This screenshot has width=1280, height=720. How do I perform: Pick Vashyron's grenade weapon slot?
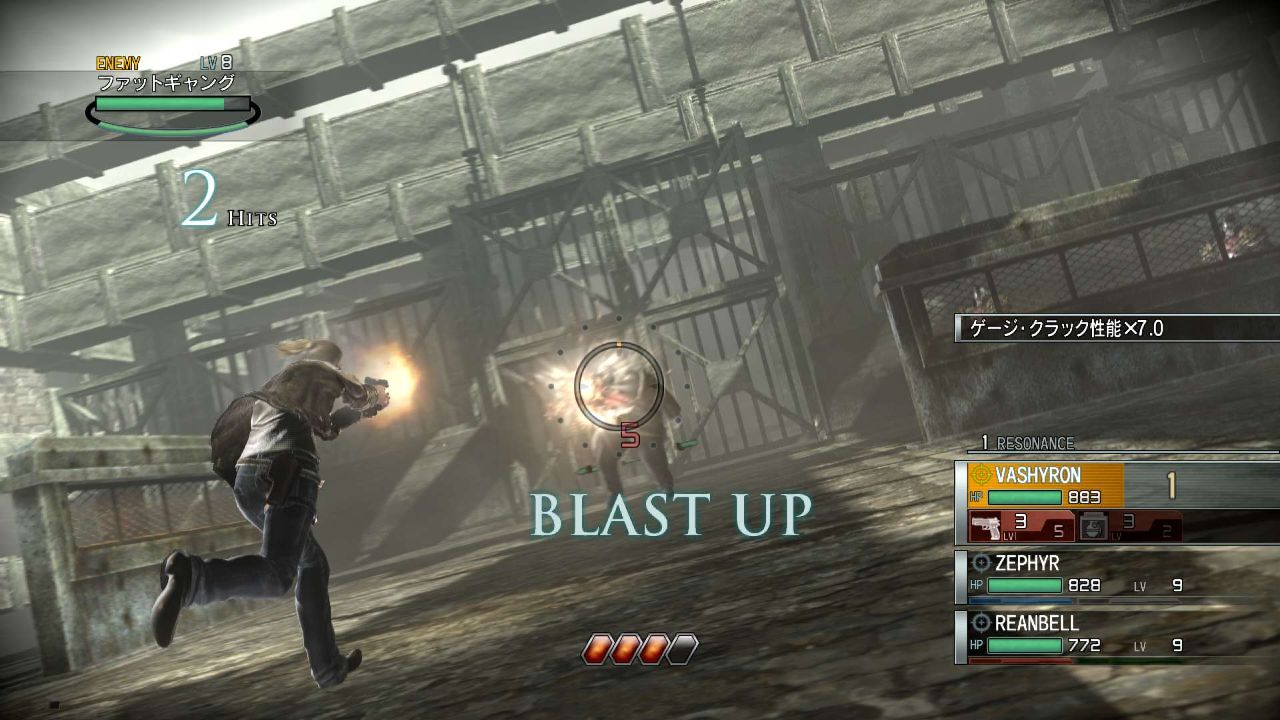pos(1130,526)
